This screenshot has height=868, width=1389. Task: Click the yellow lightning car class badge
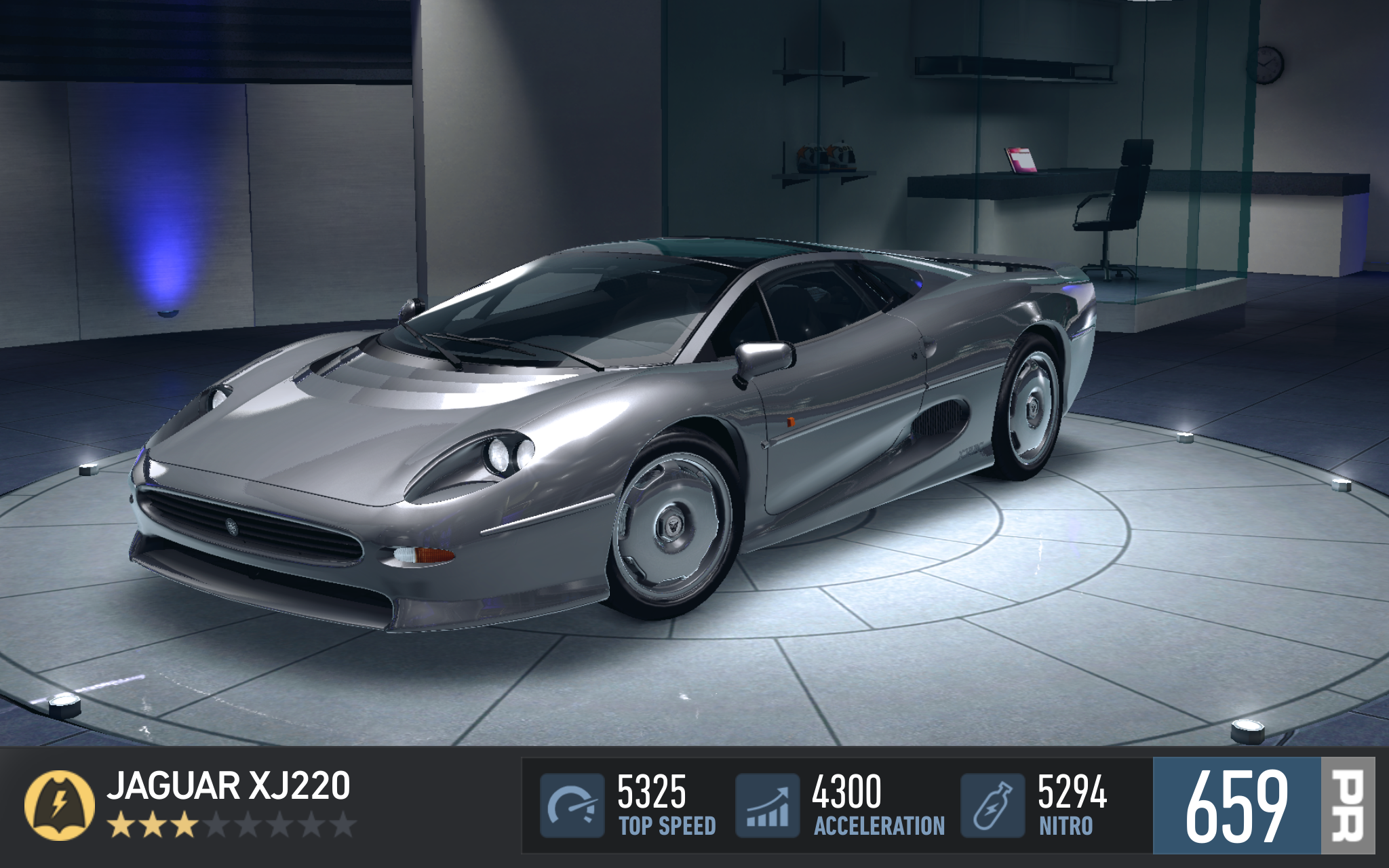tap(60, 805)
